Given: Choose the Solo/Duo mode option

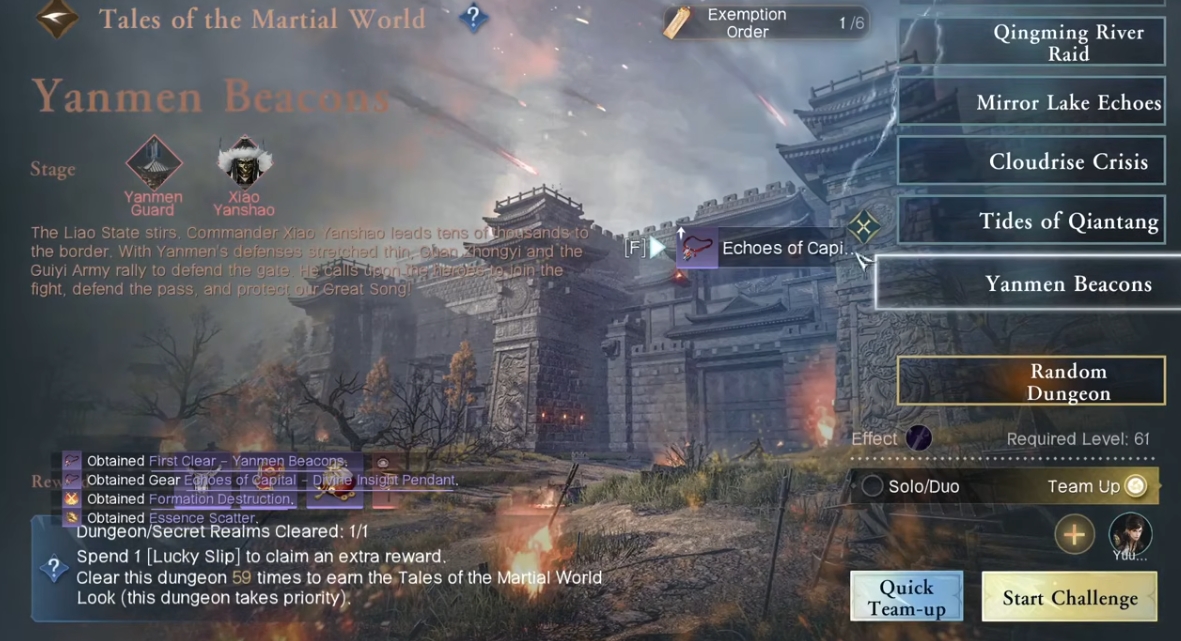Looking at the screenshot, I should pyautogui.click(x=873, y=486).
